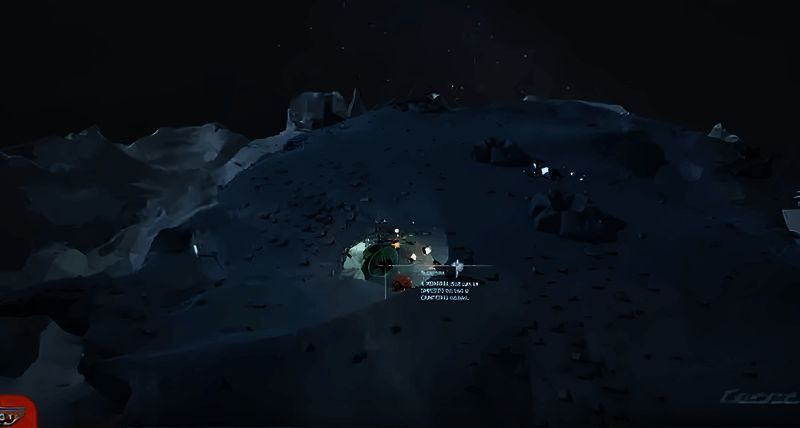The image size is (800, 428).
Task: Select the star-shaped marker above the tooltip
Action: pyautogui.click(x=458, y=266)
